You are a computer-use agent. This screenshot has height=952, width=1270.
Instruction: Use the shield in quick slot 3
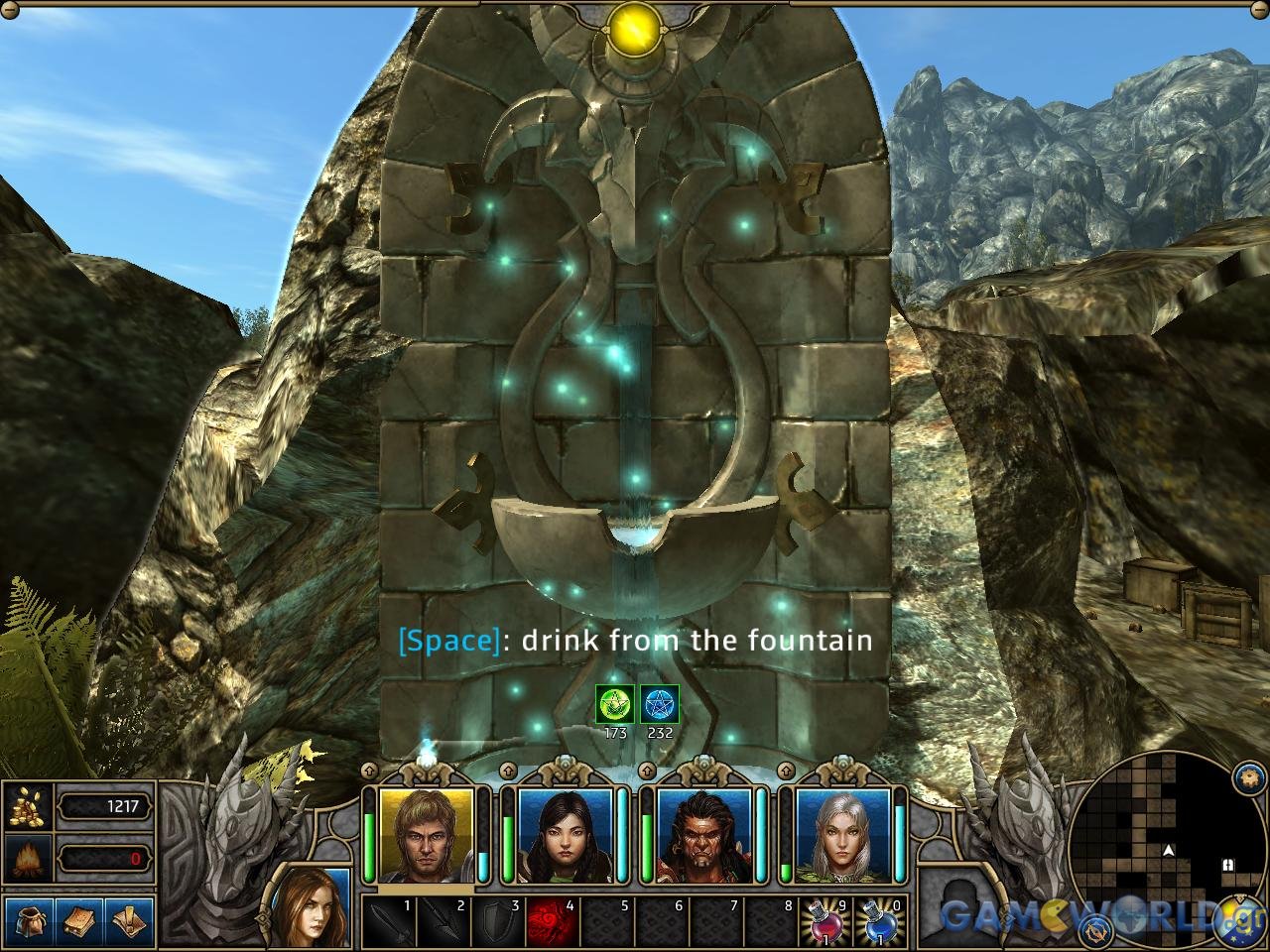click(x=498, y=923)
